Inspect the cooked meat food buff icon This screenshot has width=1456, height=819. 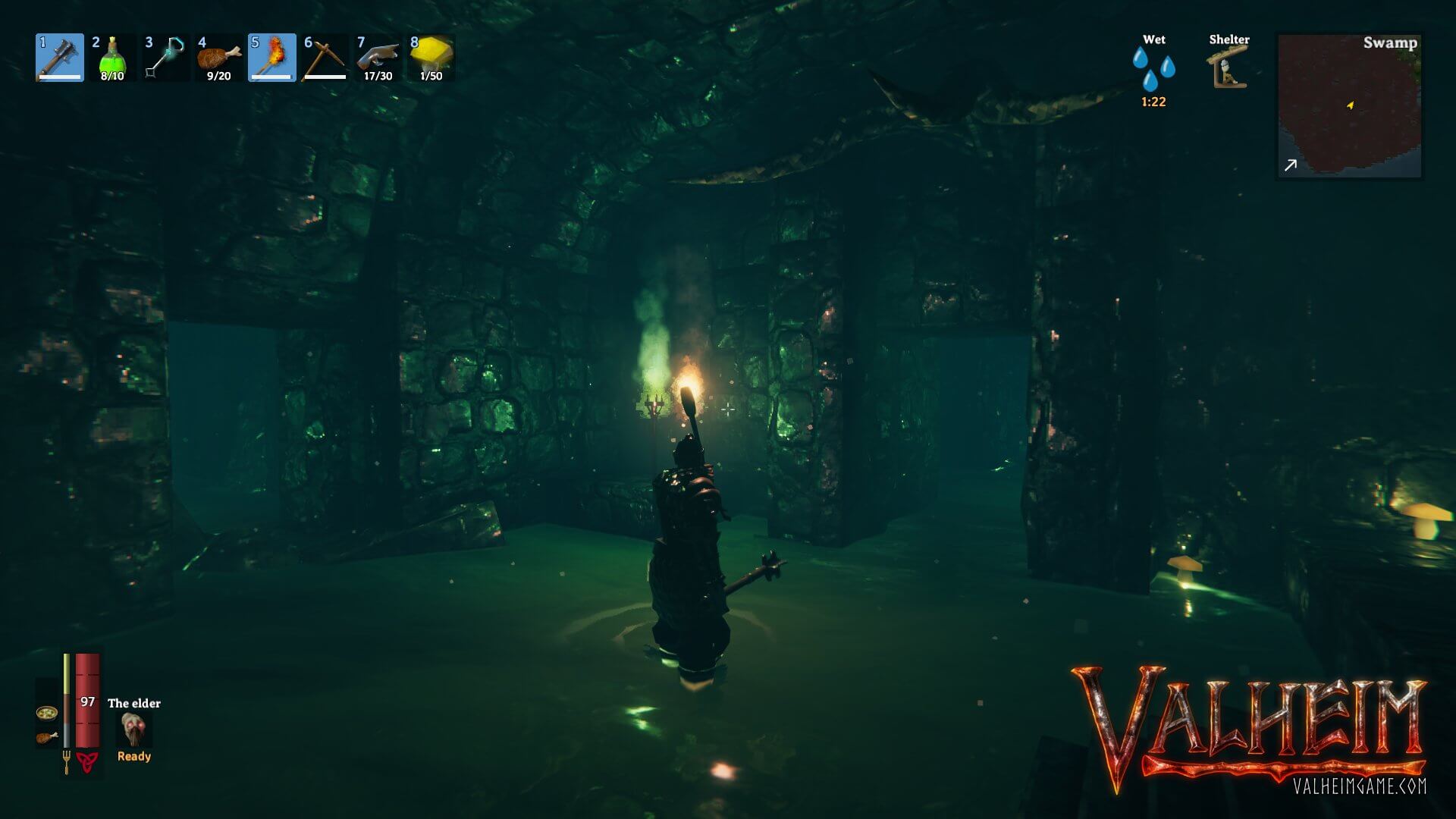pyautogui.click(x=46, y=737)
